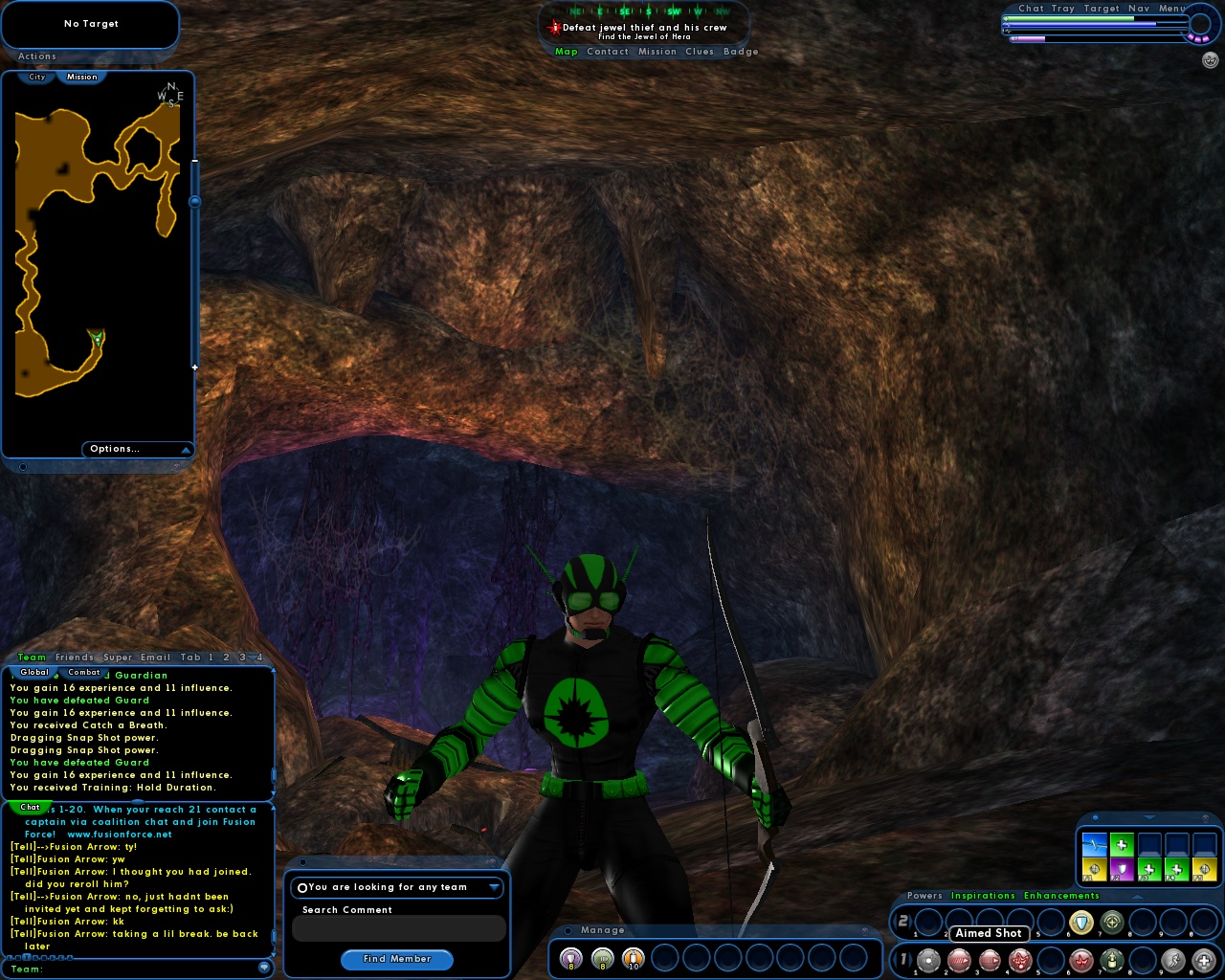Collapse the power trays with the up arrow
The width and height of the screenshot is (1225, 980).
pos(1137,896)
